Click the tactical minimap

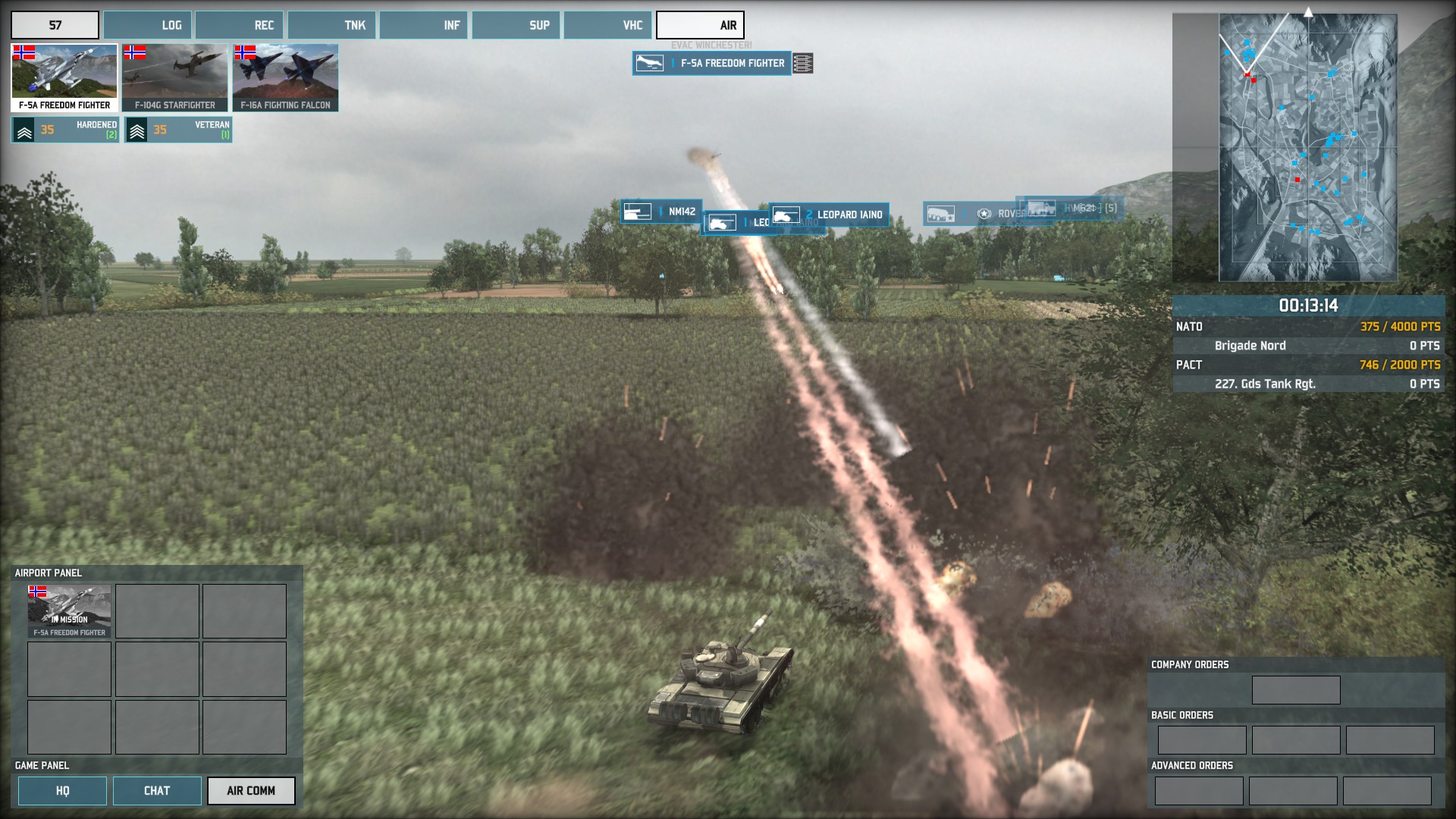click(x=1307, y=148)
